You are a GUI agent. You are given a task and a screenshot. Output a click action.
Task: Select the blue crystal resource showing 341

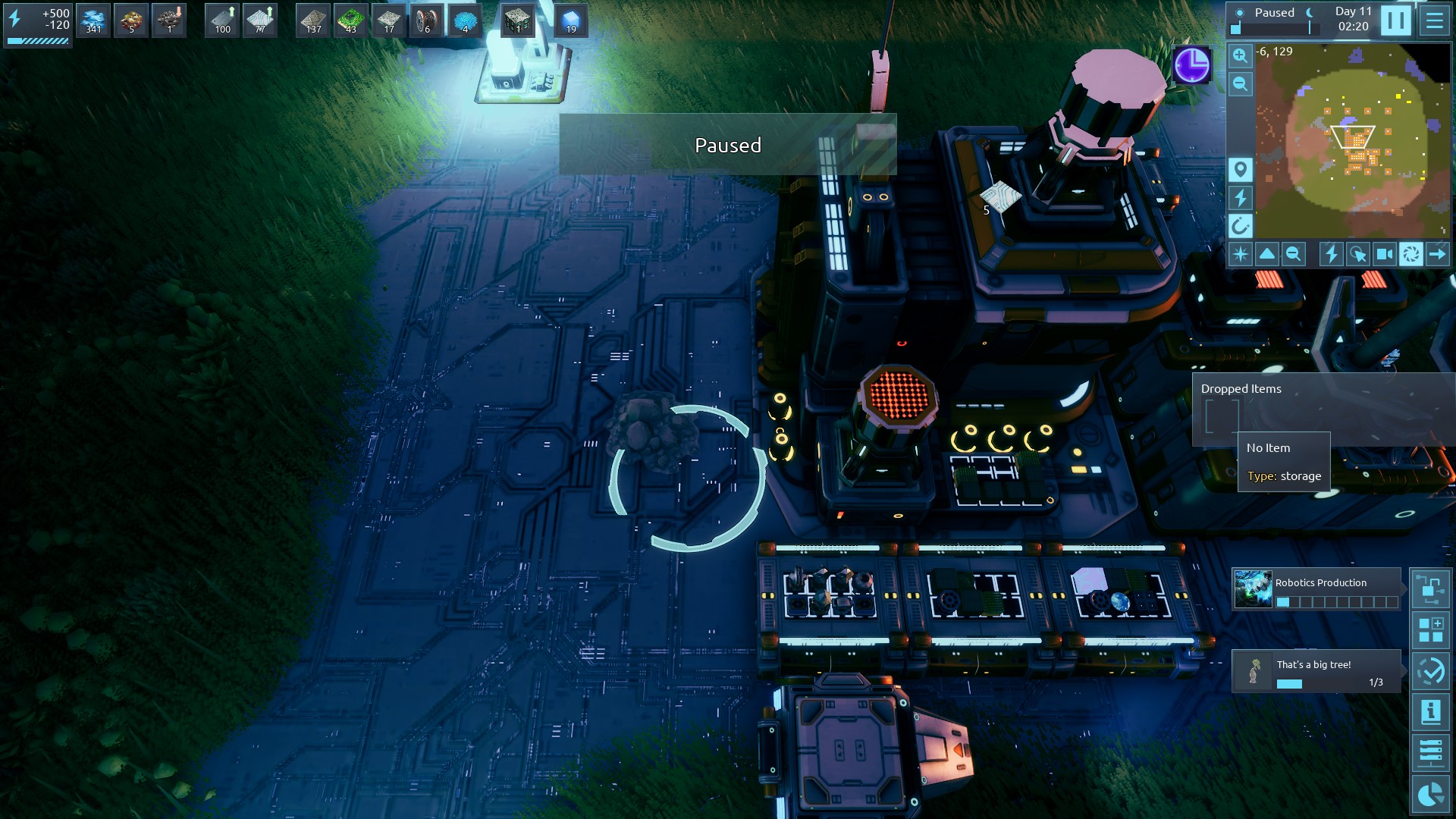(93, 20)
